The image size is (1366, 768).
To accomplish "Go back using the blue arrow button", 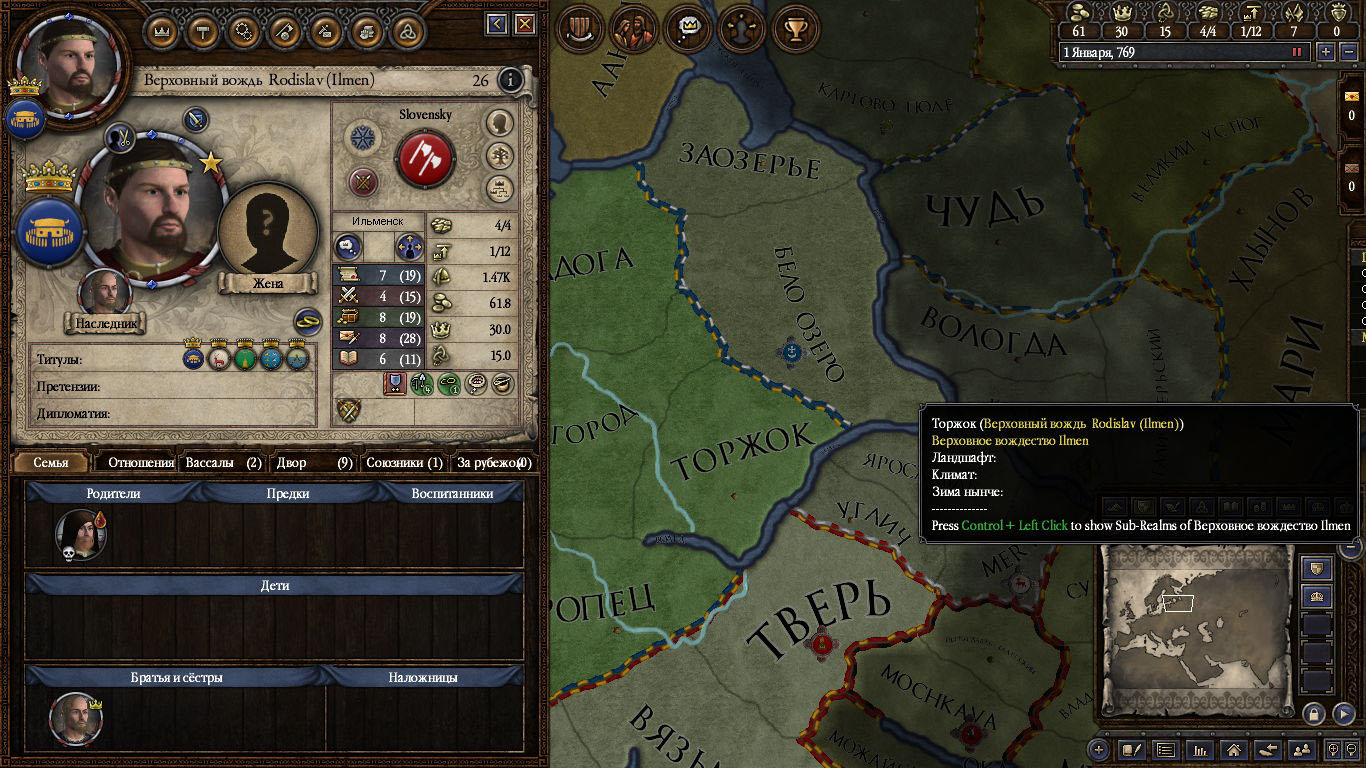I will [x=497, y=24].
